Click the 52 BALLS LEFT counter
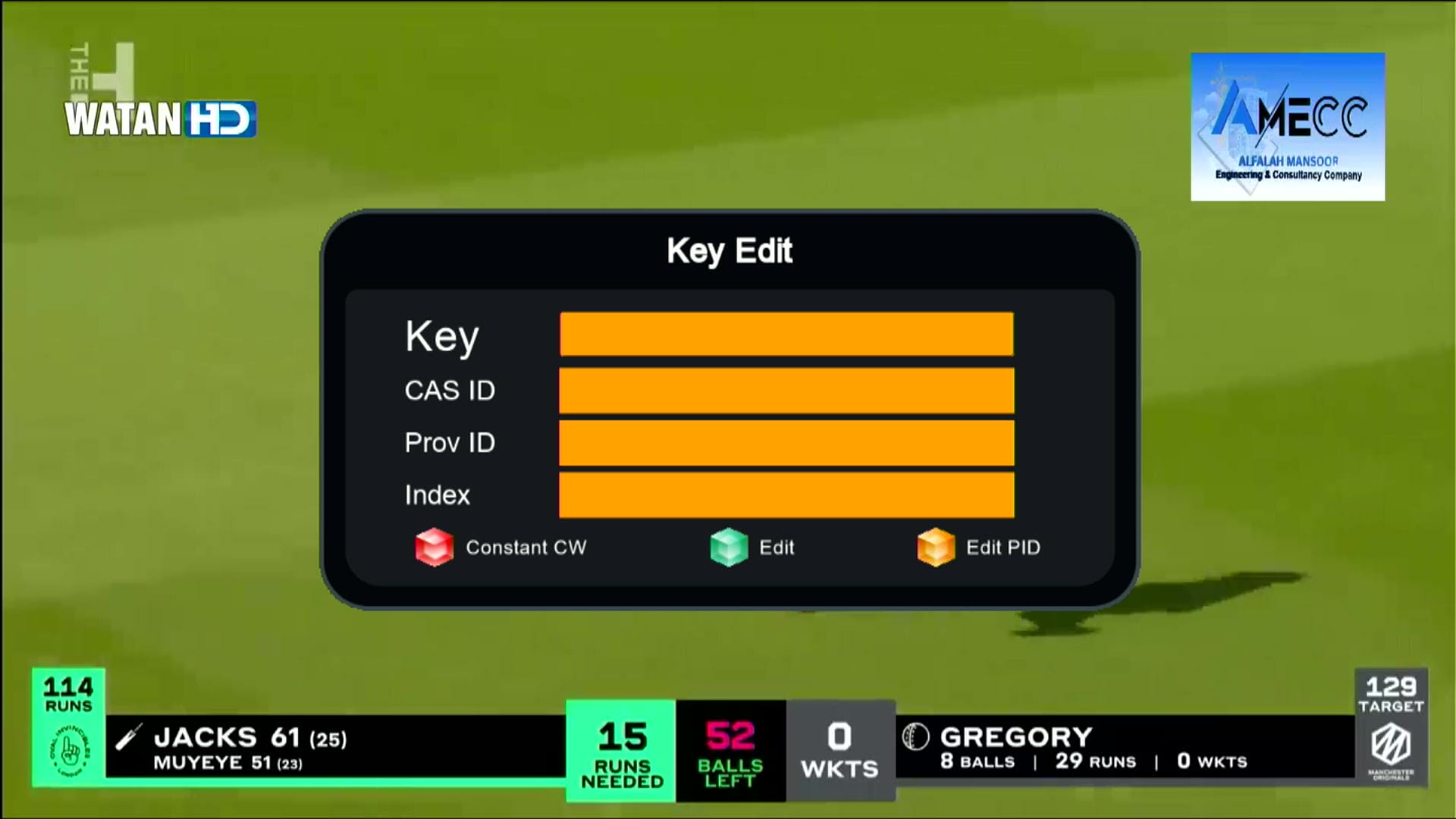This screenshot has width=1456, height=819. pos(730,751)
